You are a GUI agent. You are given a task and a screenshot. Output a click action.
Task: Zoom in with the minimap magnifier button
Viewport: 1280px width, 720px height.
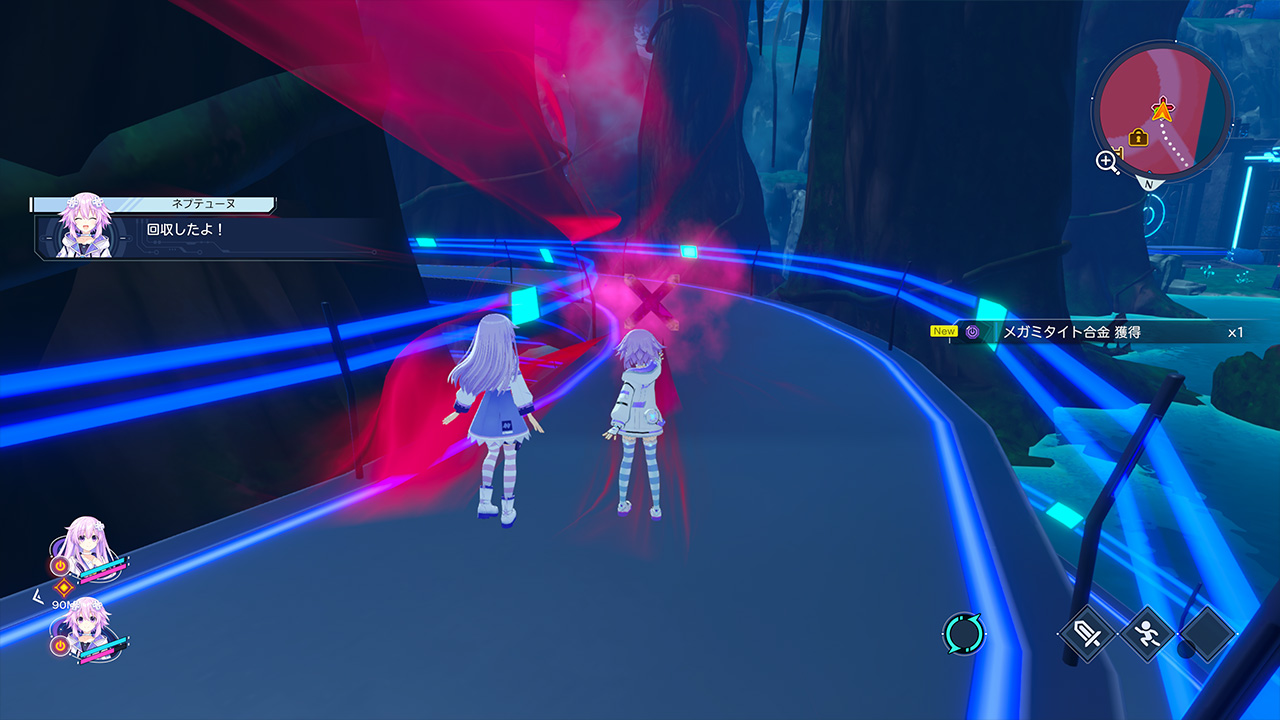pyautogui.click(x=1108, y=161)
